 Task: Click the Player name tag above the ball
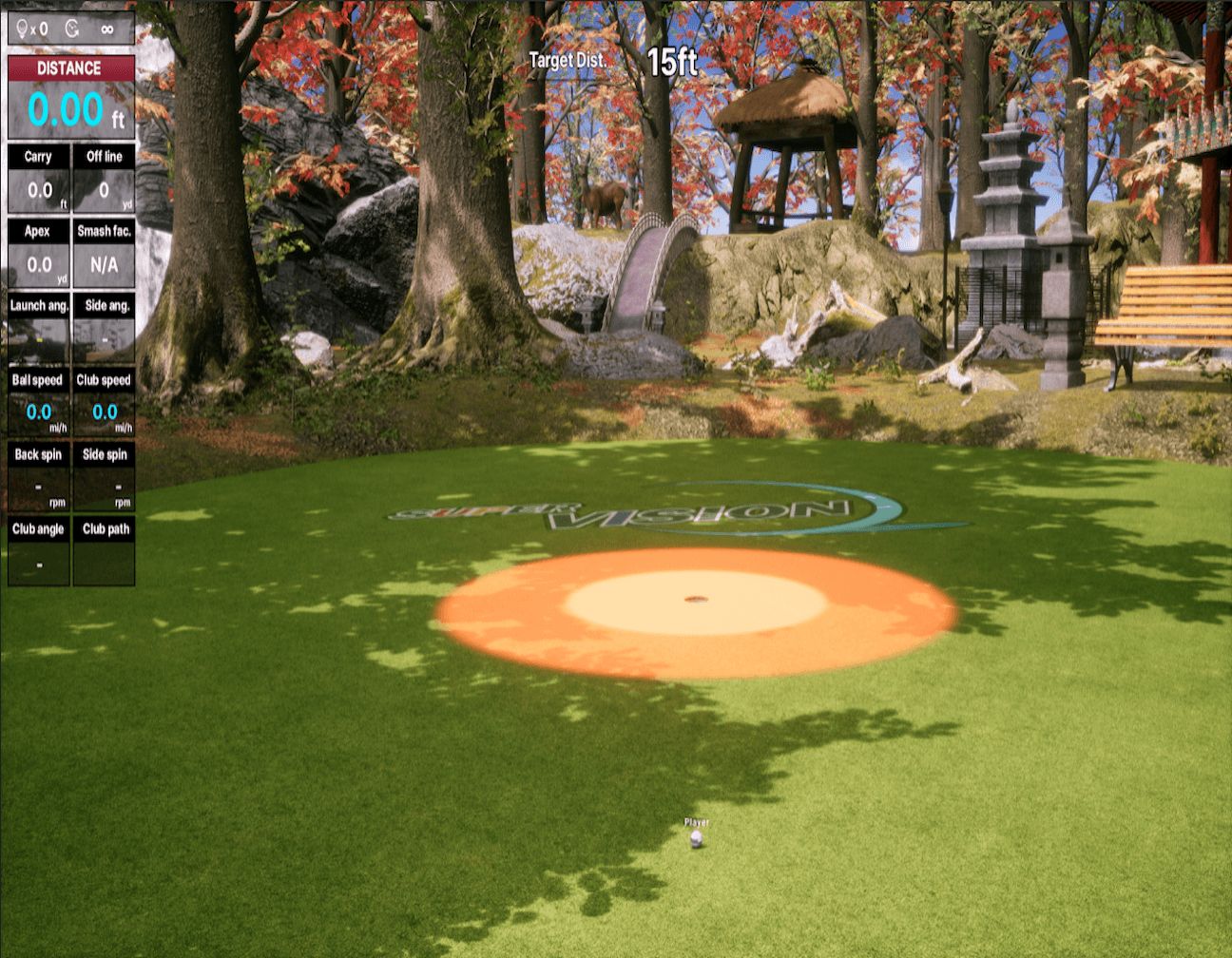coord(698,819)
